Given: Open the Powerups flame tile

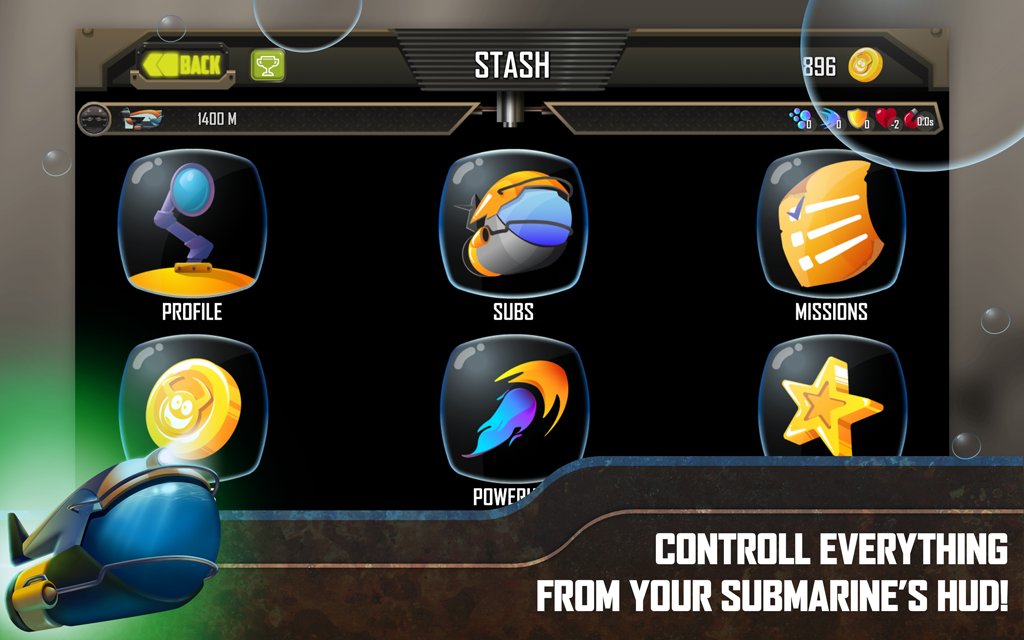Looking at the screenshot, I should coord(514,412).
